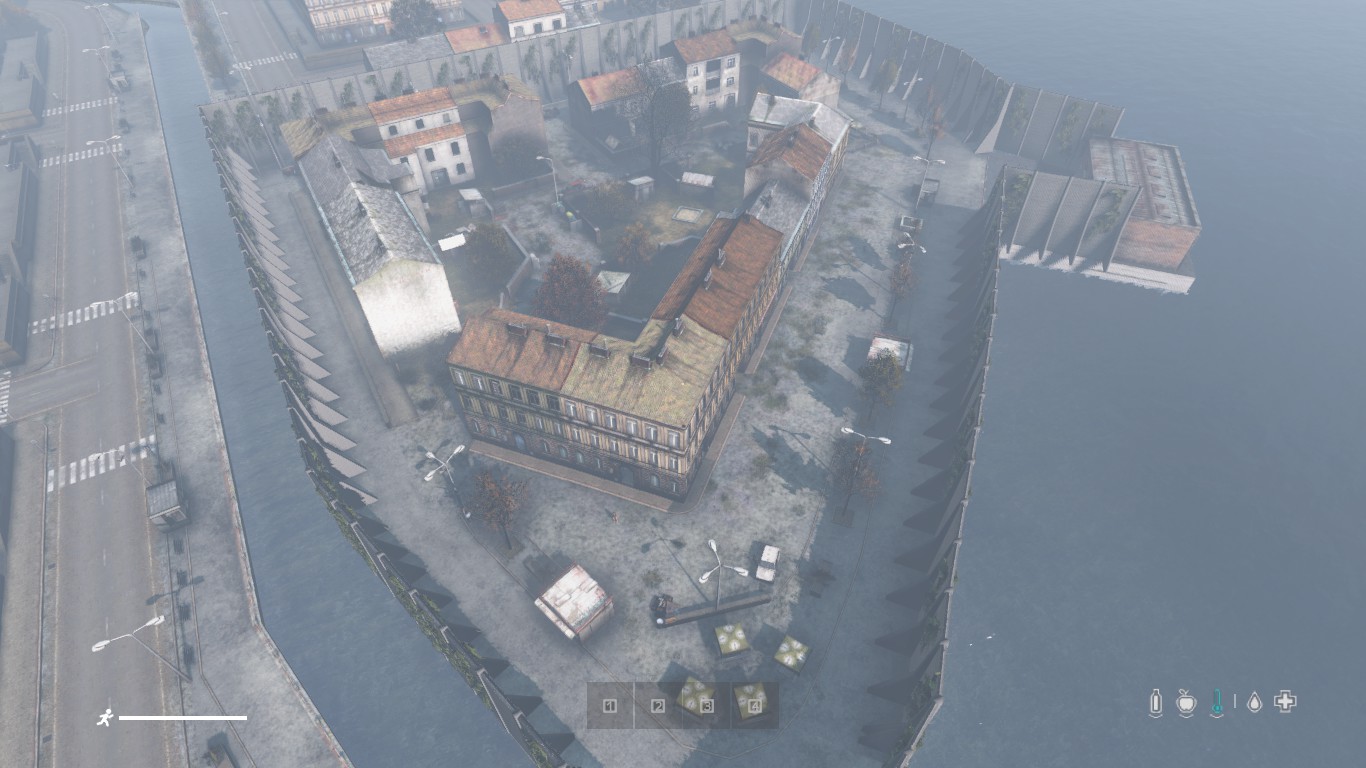The width and height of the screenshot is (1366, 768).
Task: Click the water bottle thirst icon
Action: point(1156,702)
